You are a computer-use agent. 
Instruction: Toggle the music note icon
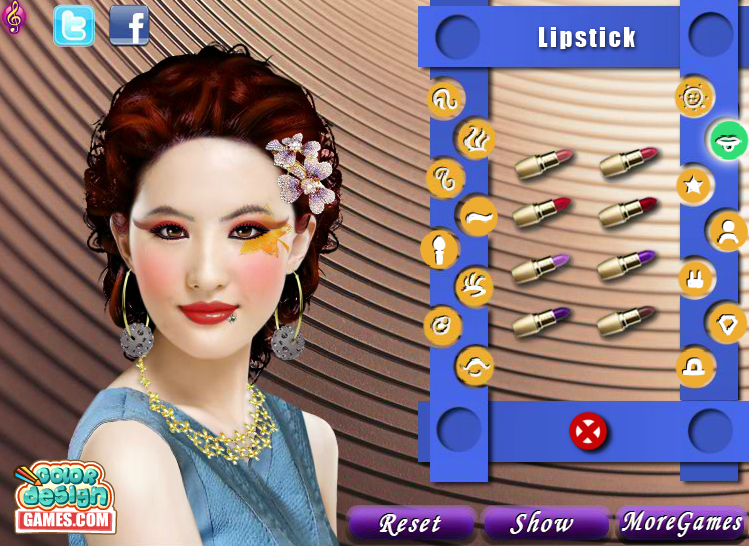[14, 18]
